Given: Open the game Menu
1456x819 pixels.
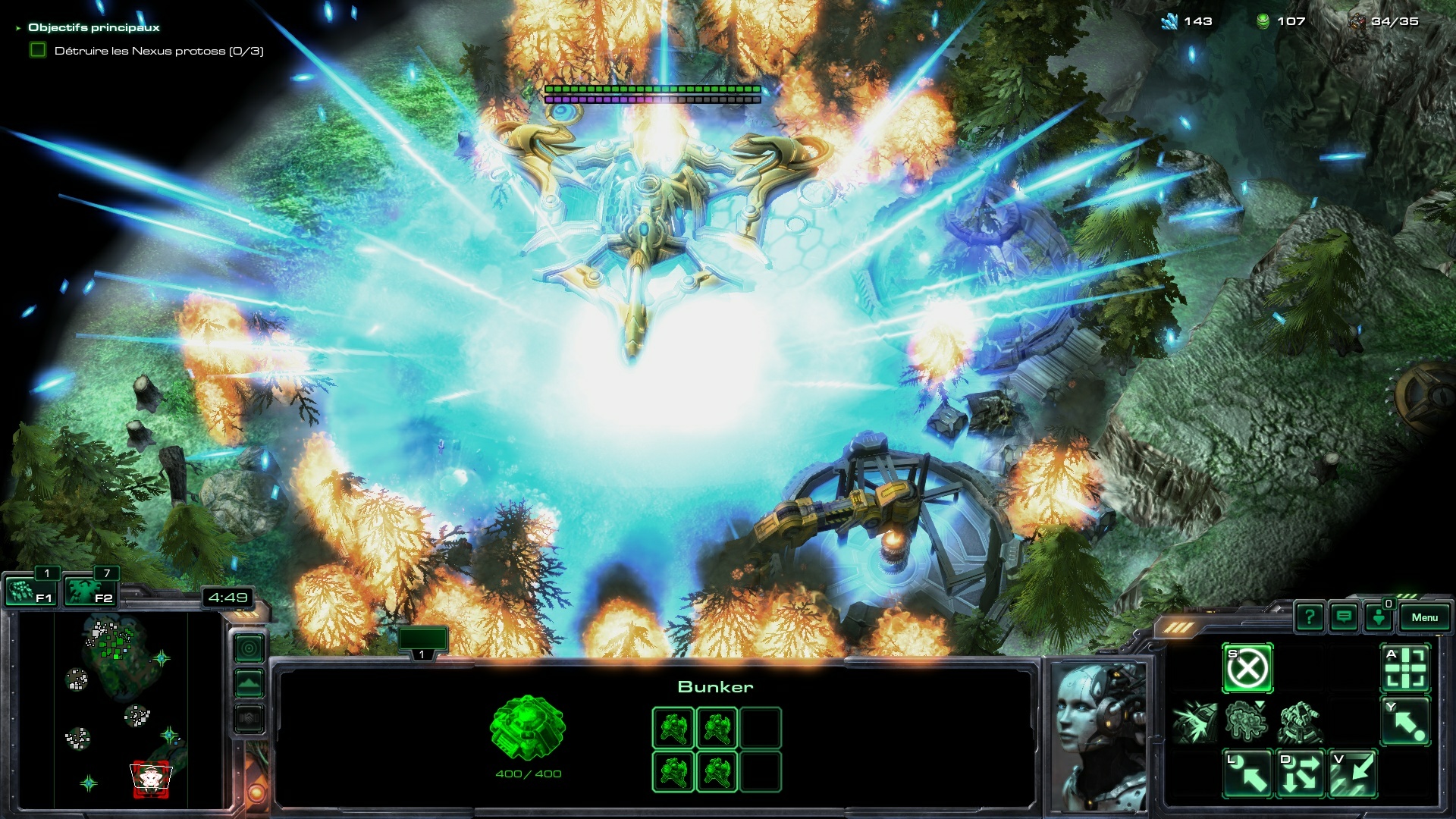Looking at the screenshot, I should (x=1424, y=617).
